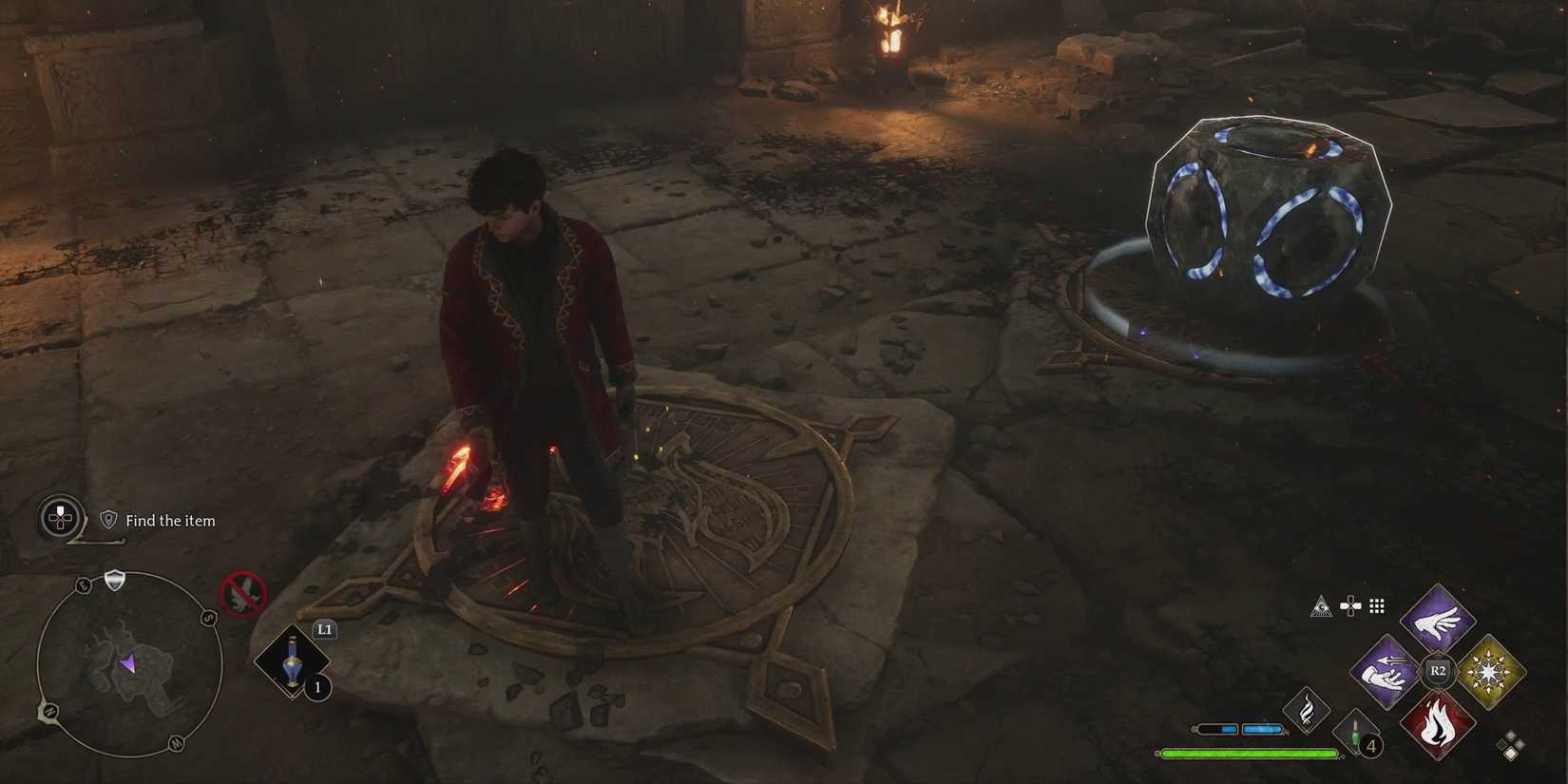The width and height of the screenshot is (1568, 784).
Task: Click the quest shield icon beside Find the item
Action: tap(107, 520)
